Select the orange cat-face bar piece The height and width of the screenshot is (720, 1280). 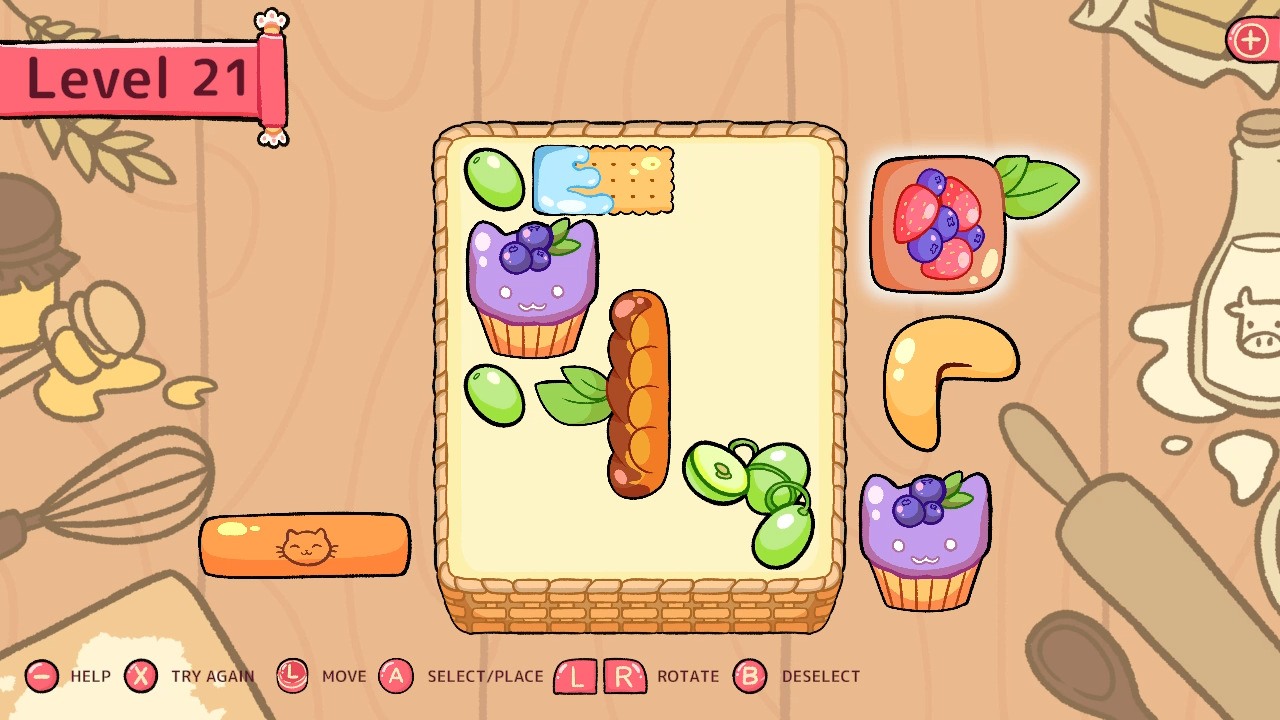[305, 543]
